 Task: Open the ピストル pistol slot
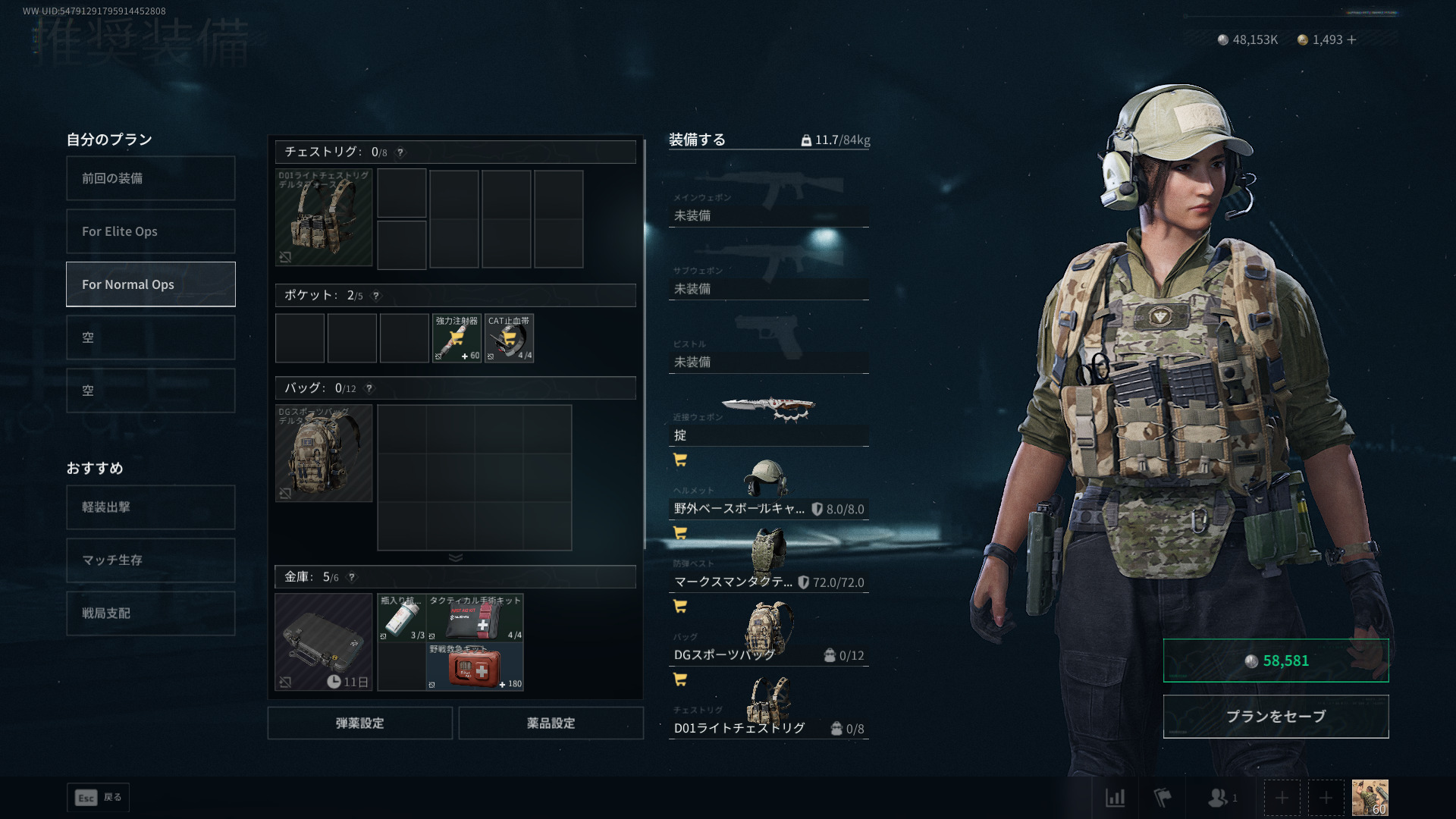tap(768, 347)
